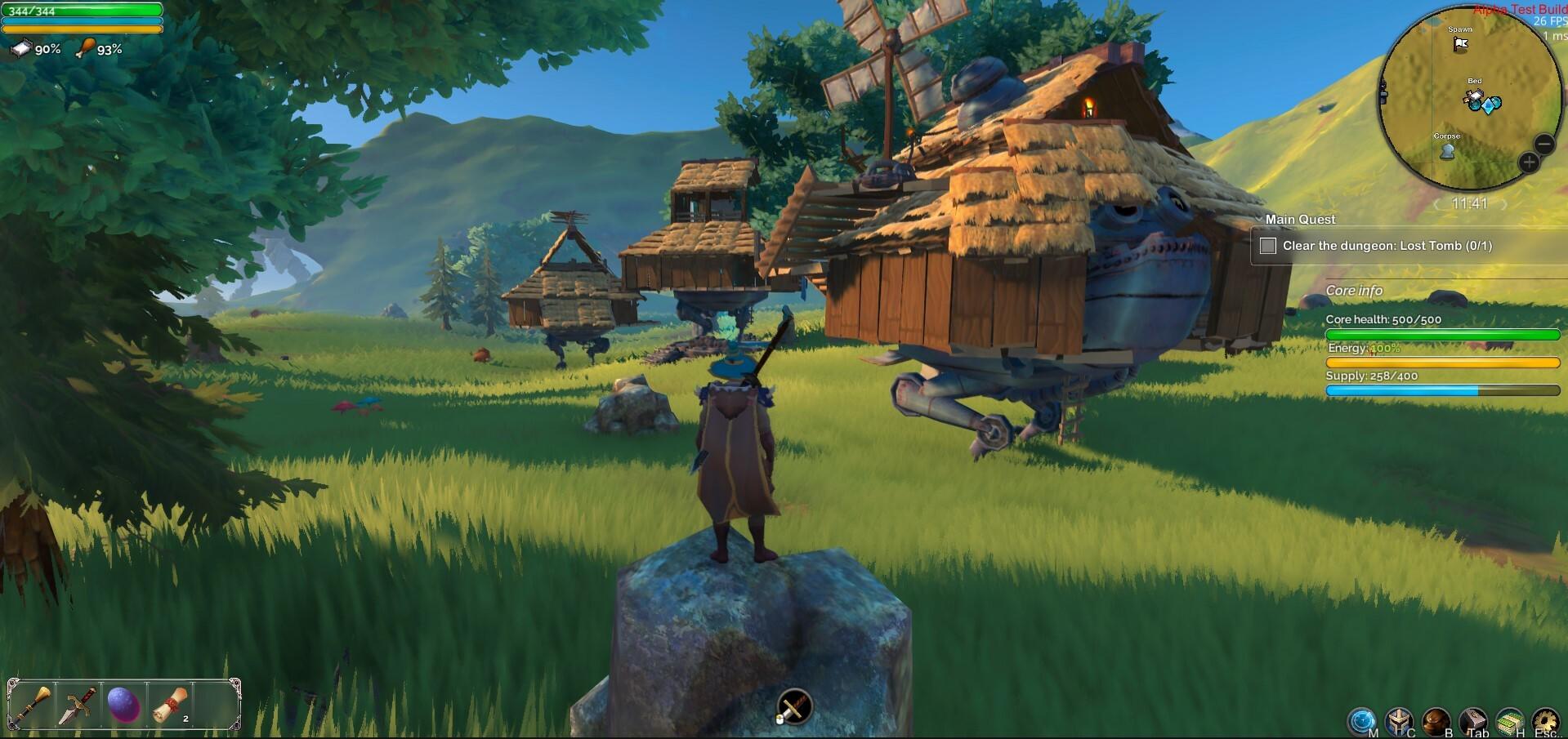Screen dimensions: 1568x739
Task: Zoom in on the minimap with the plus button
Action: click(x=1529, y=162)
